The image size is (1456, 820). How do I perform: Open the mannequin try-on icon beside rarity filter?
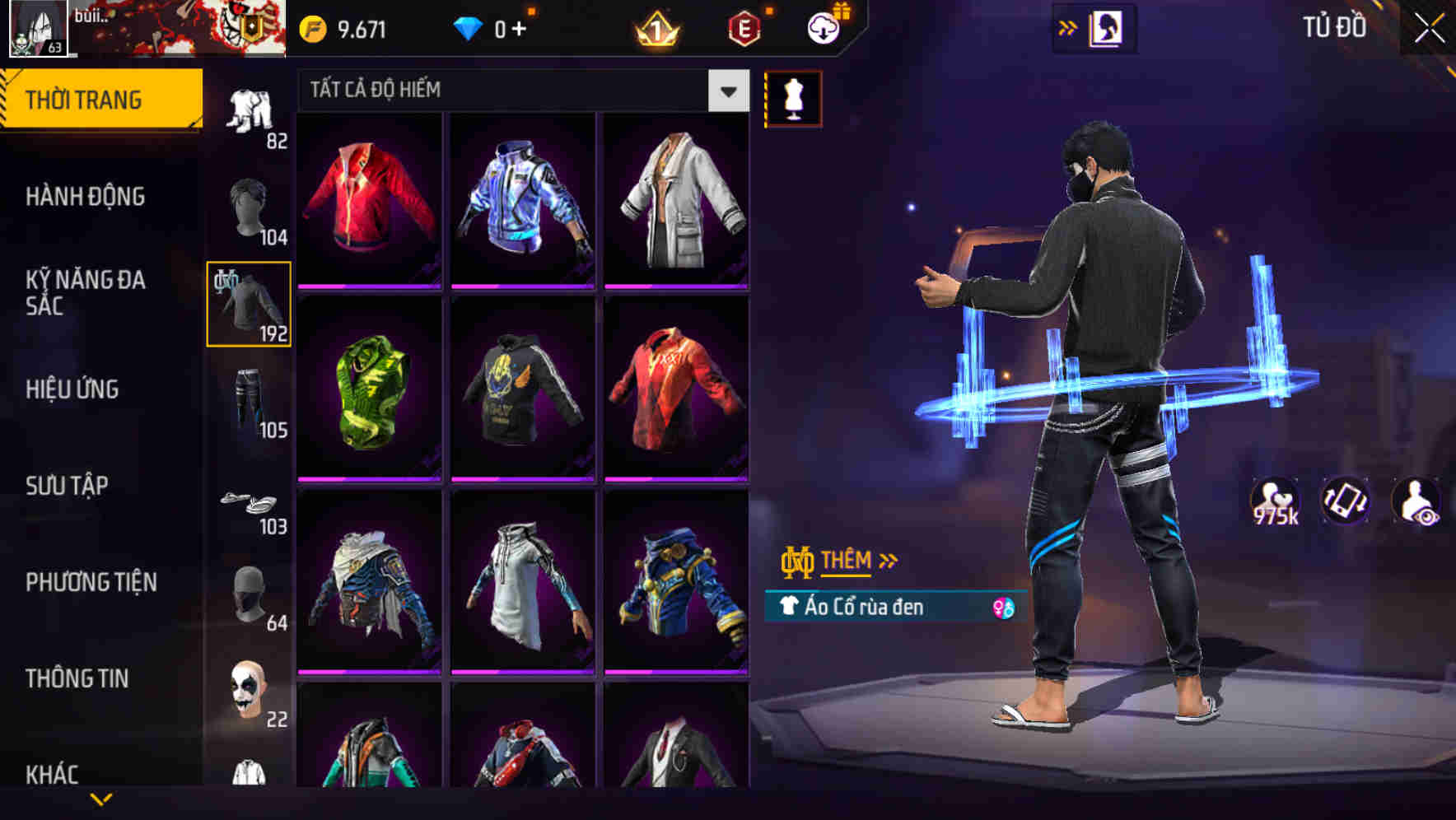click(x=793, y=97)
